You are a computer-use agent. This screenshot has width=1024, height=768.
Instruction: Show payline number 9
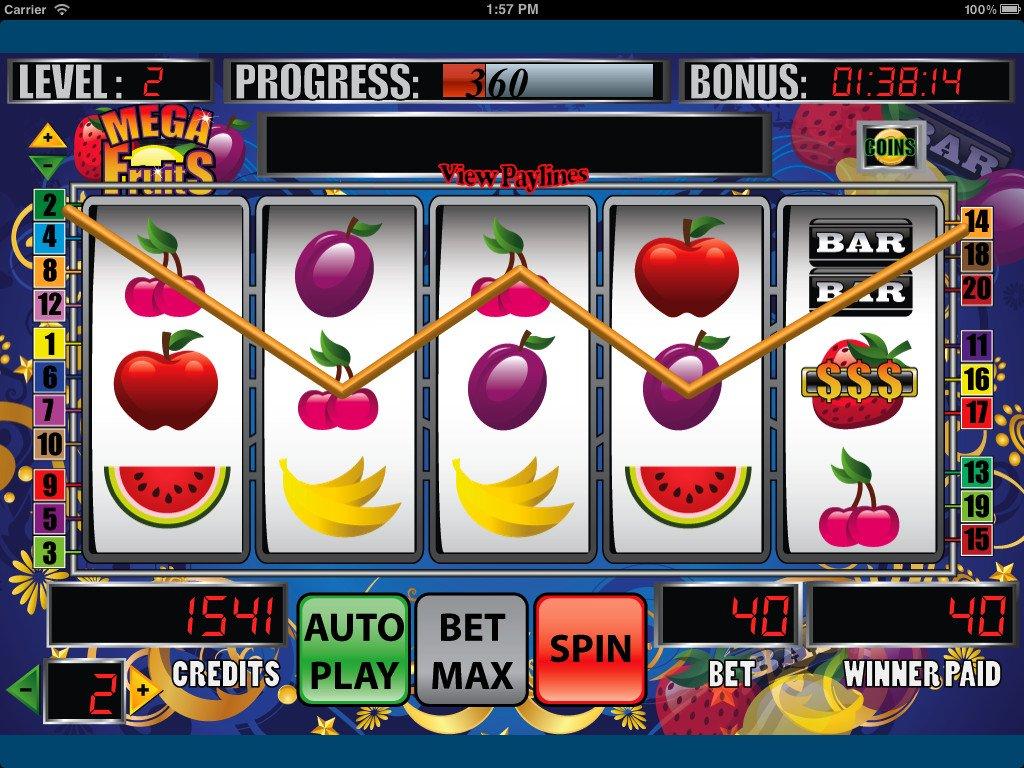coord(48,485)
